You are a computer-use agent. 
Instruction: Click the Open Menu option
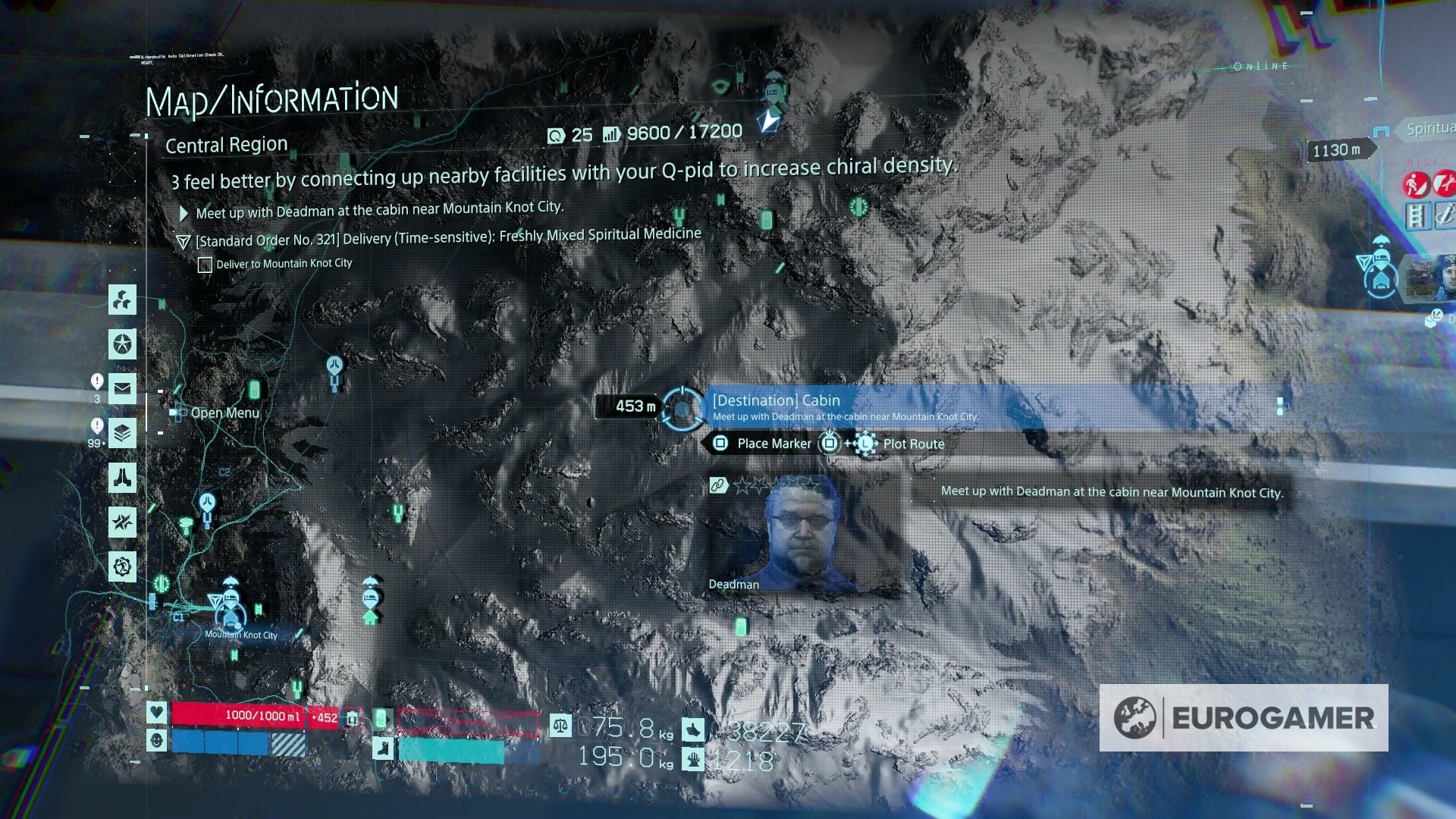[224, 413]
